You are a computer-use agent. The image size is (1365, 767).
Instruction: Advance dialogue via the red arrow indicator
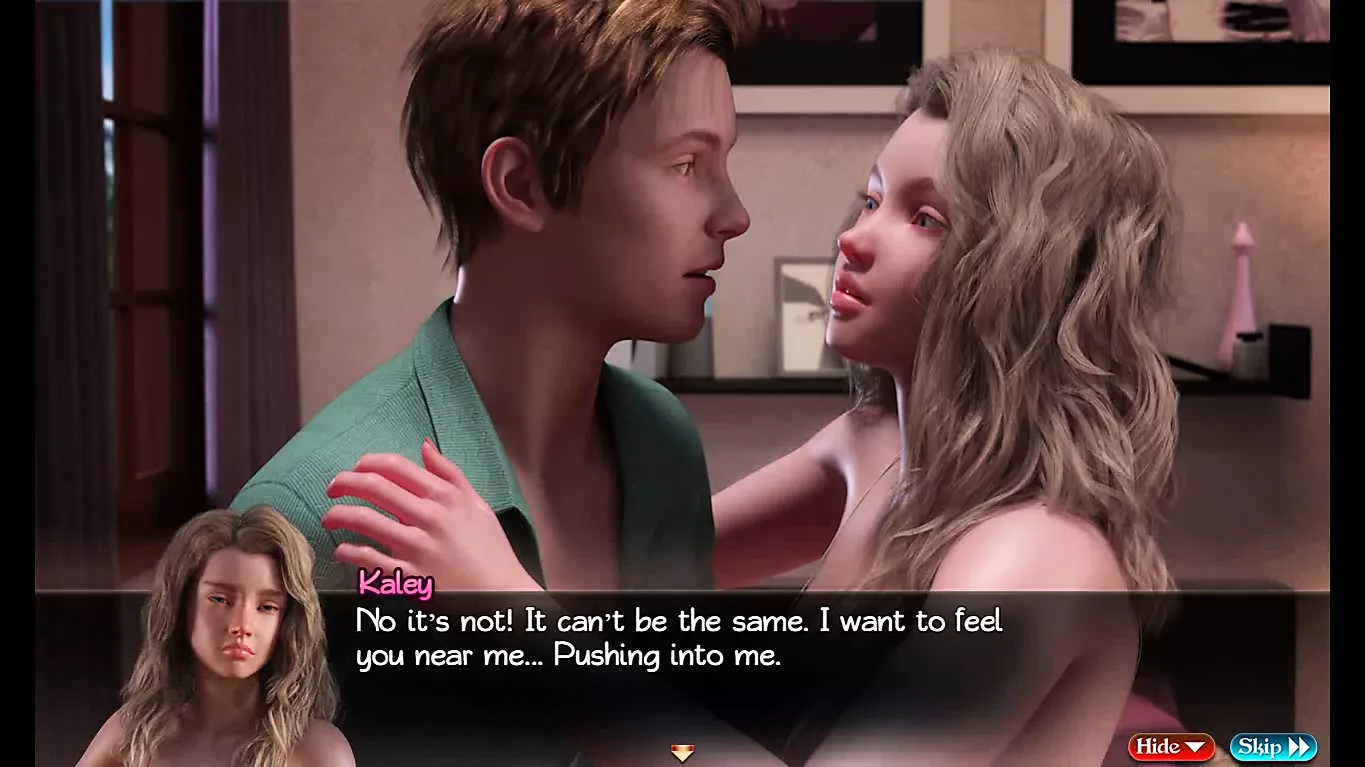click(x=682, y=753)
